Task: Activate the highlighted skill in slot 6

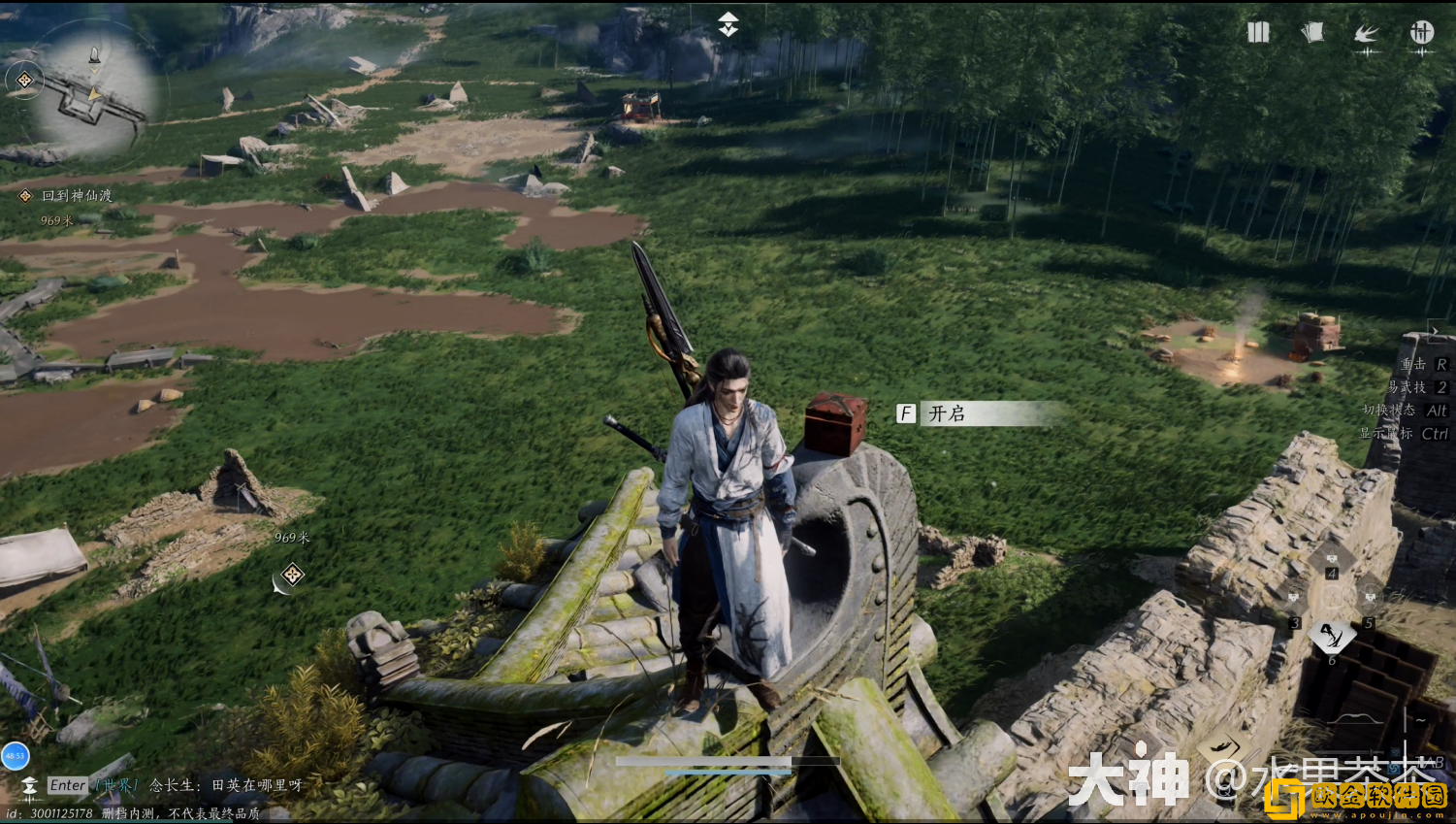Action: point(1331,638)
